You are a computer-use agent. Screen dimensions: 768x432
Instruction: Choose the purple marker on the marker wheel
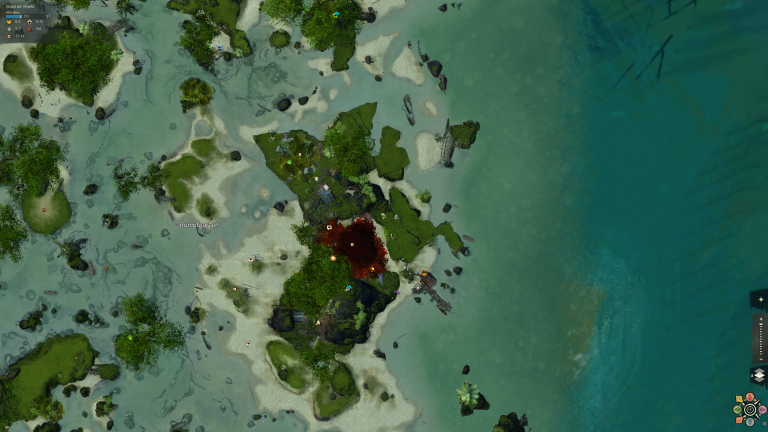coord(762,410)
